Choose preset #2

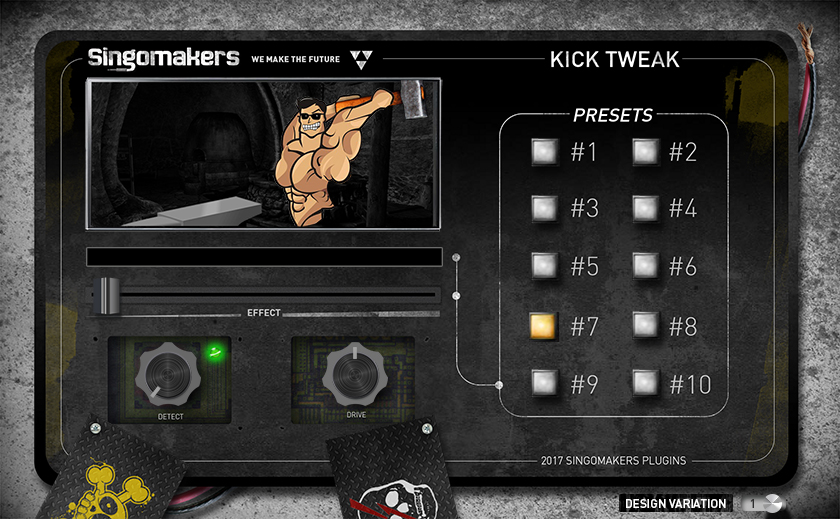pyautogui.click(x=645, y=151)
